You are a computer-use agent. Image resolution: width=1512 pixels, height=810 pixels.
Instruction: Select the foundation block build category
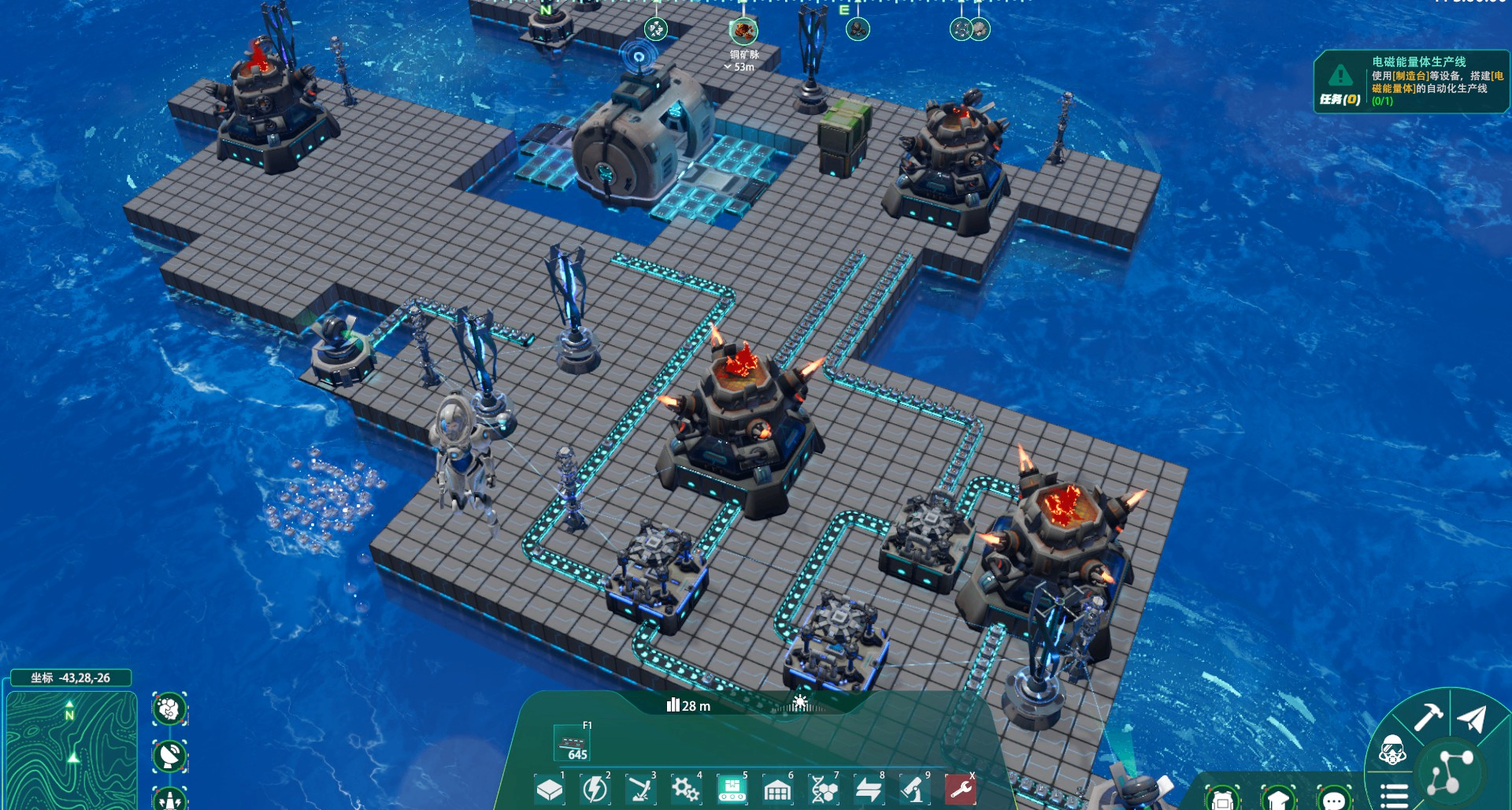pos(549,789)
